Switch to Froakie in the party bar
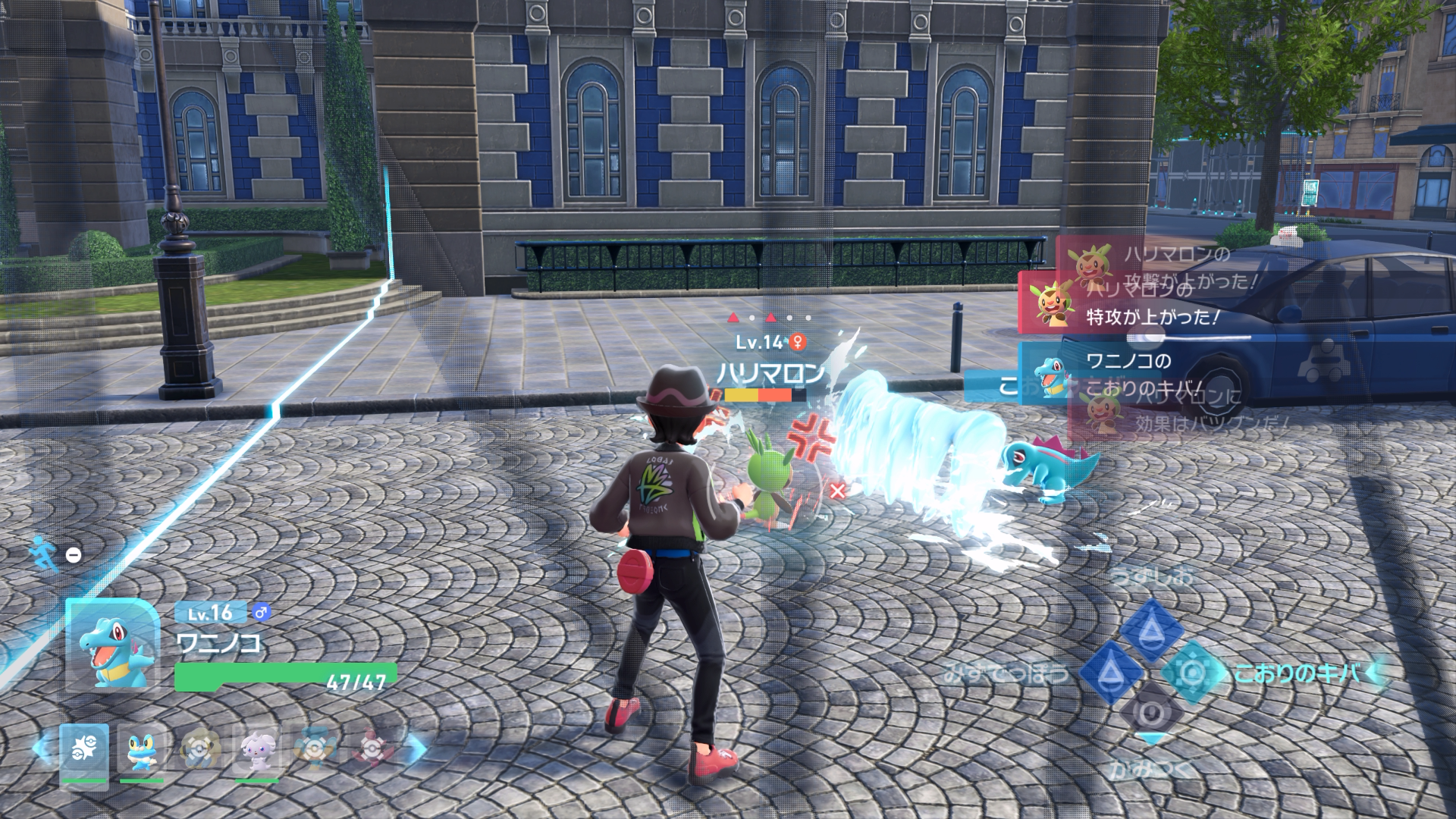1456x819 pixels. point(142,750)
